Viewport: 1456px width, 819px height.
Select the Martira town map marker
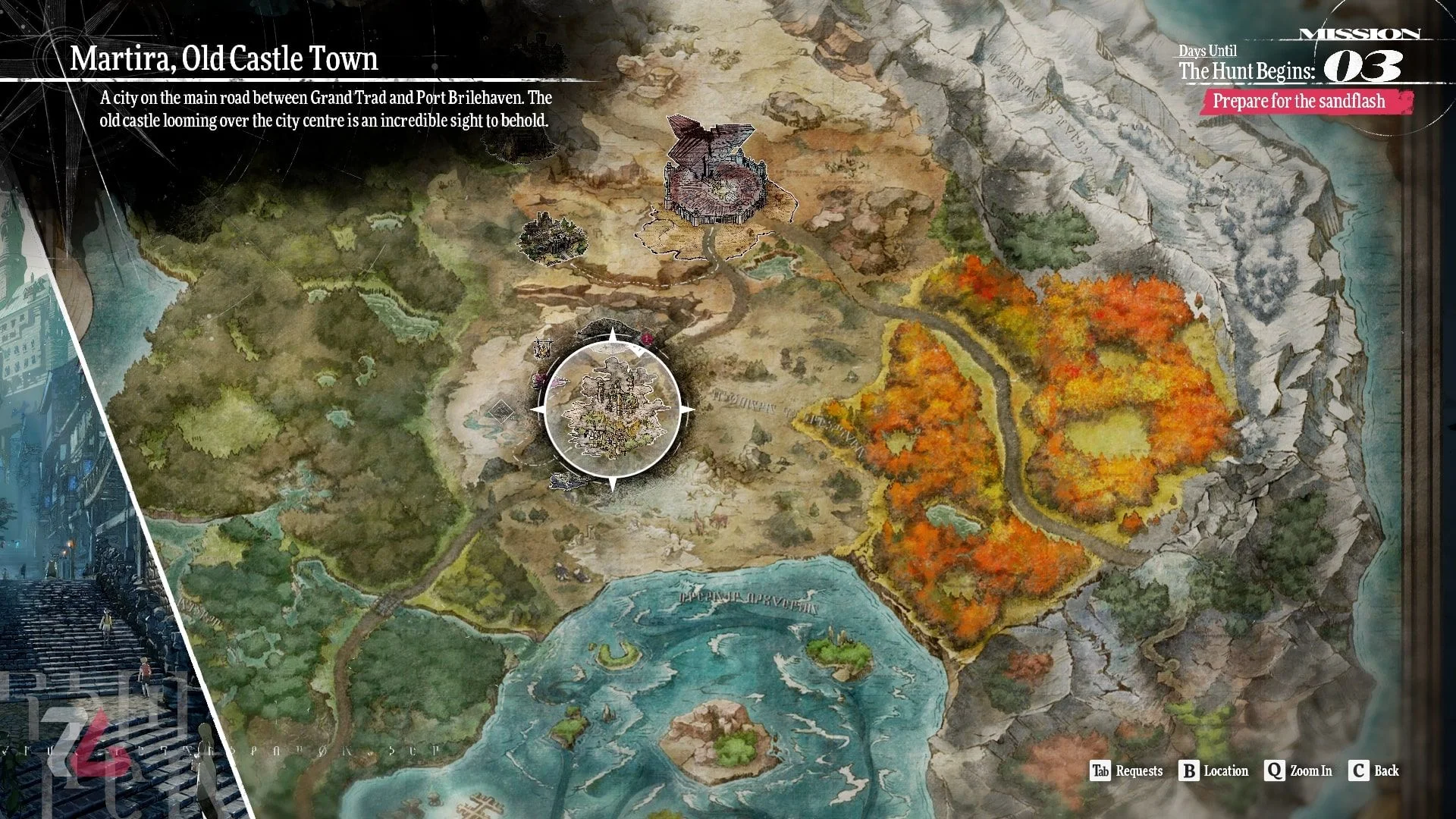611,410
